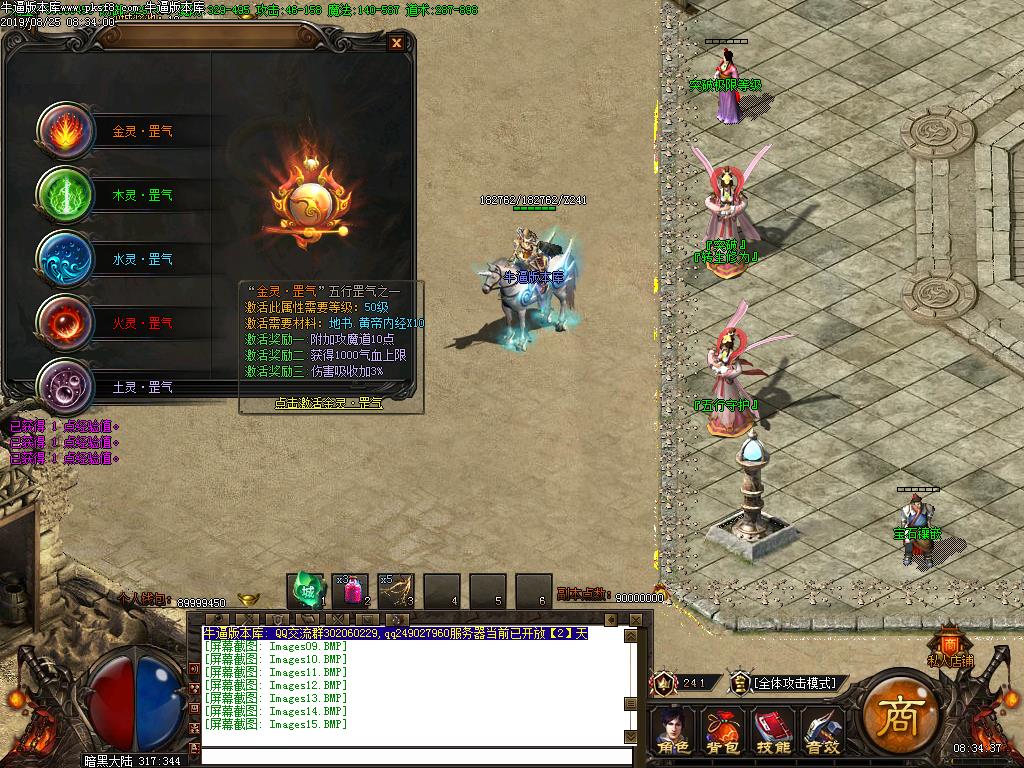
Task: Open the 背包 backpack
Action: (x=723, y=730)
